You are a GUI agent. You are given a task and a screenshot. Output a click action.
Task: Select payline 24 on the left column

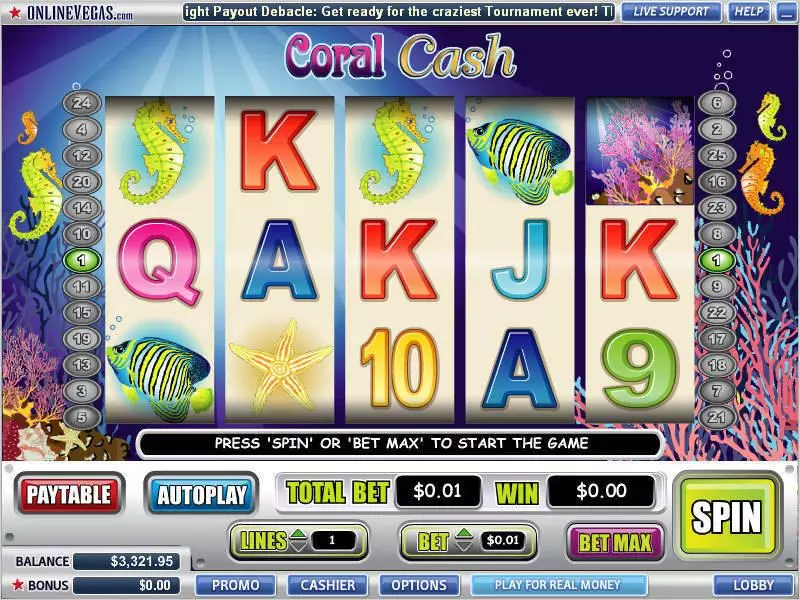click(x=82, y=102)
